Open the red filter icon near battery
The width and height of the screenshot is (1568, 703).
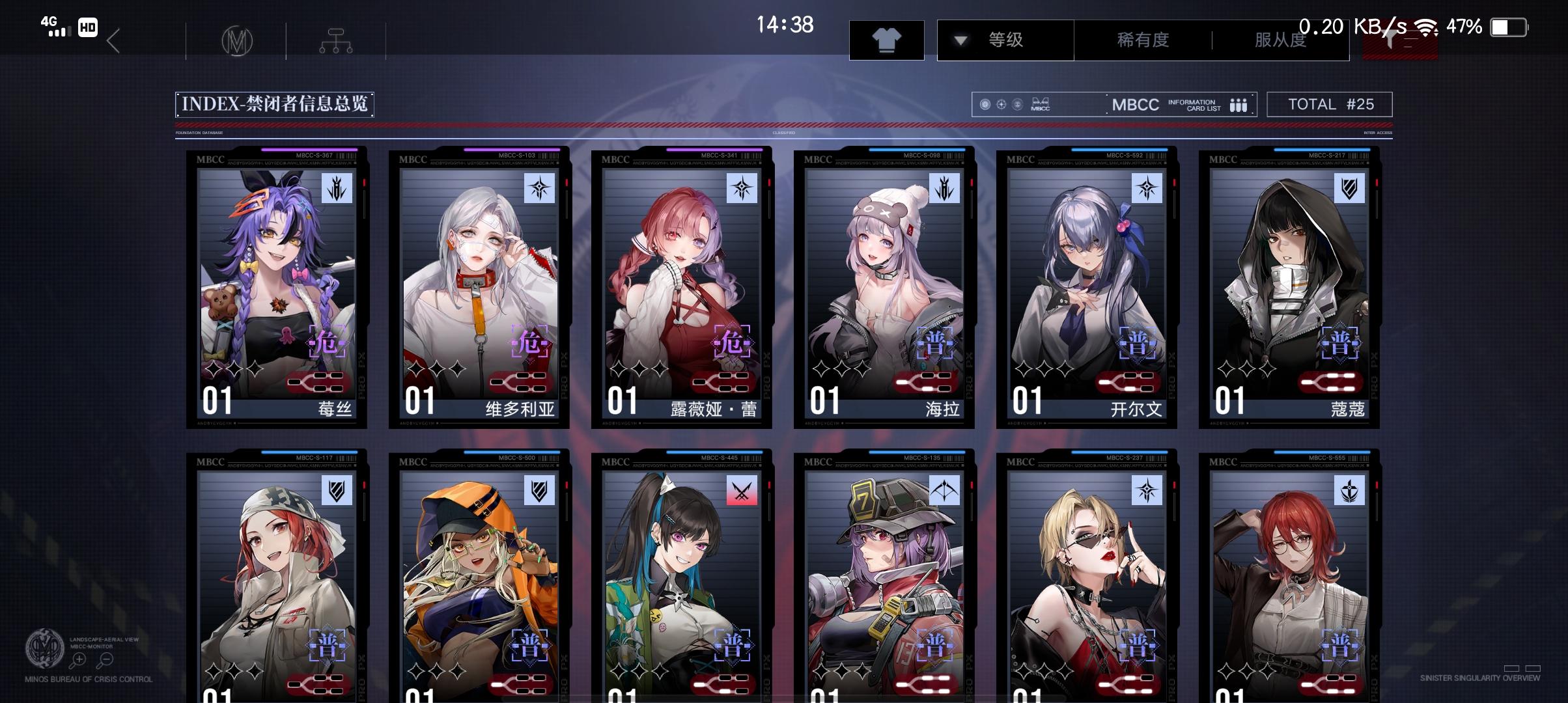1400,40
